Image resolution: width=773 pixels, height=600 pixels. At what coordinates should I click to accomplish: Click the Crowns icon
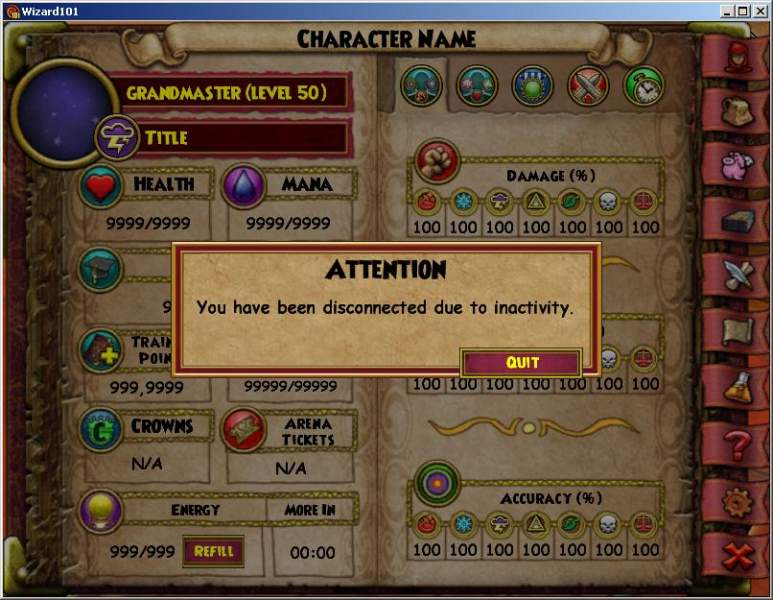(x=101, y=428)
